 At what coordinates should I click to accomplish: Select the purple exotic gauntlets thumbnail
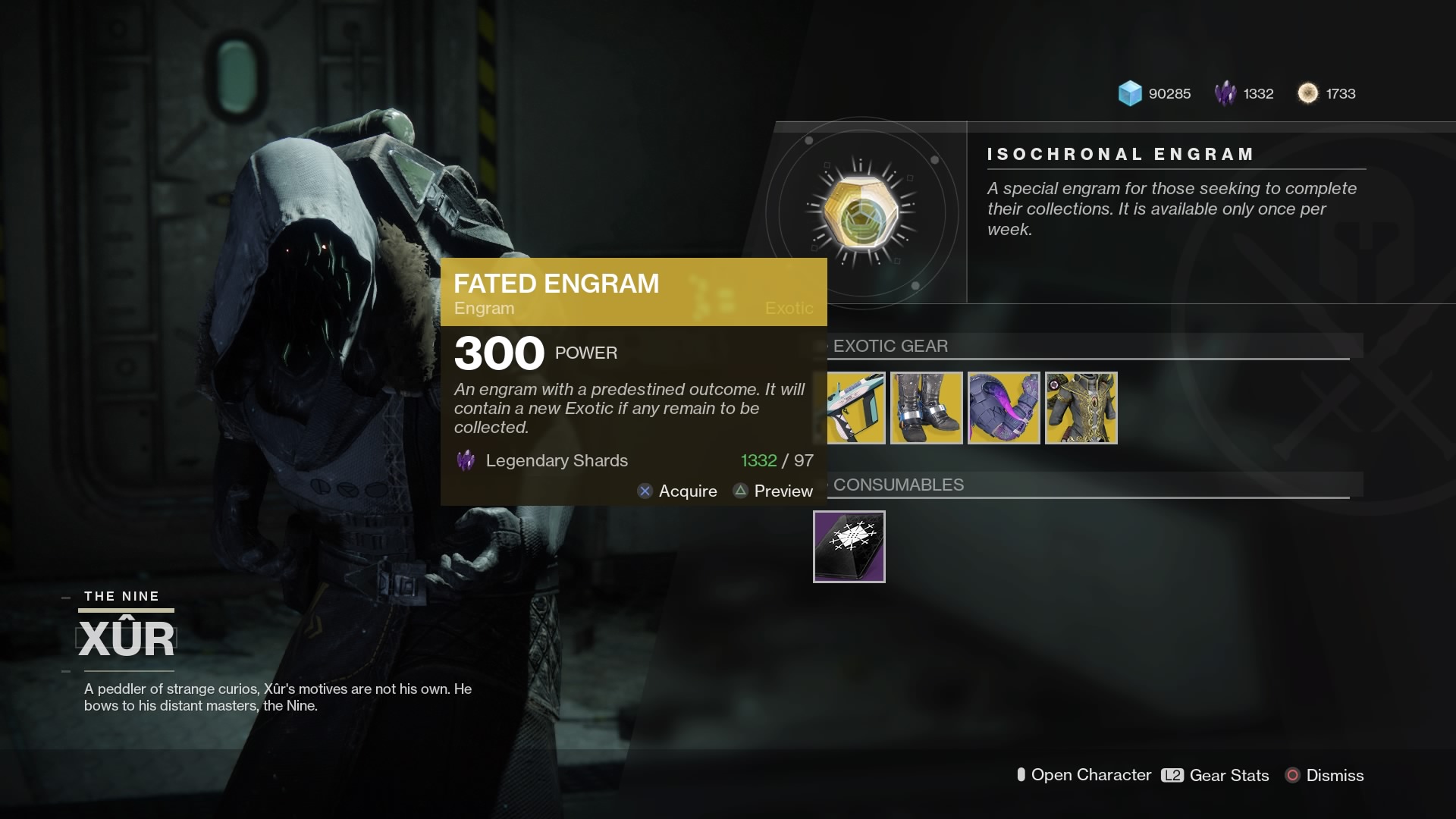point(1003,407)
